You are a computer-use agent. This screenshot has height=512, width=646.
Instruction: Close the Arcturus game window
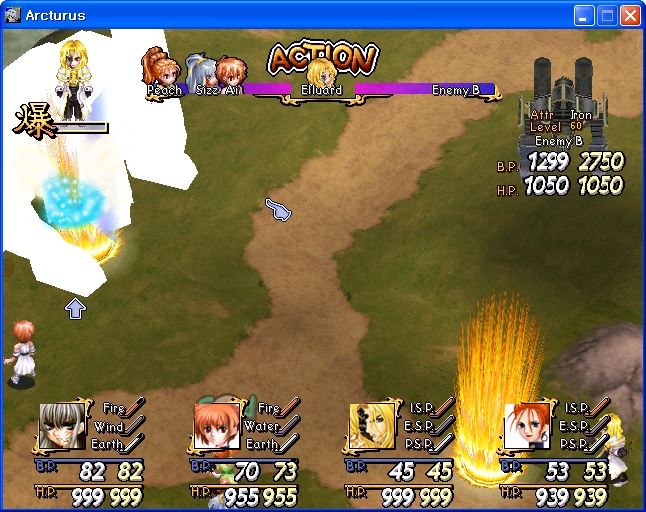pos(630,16)
